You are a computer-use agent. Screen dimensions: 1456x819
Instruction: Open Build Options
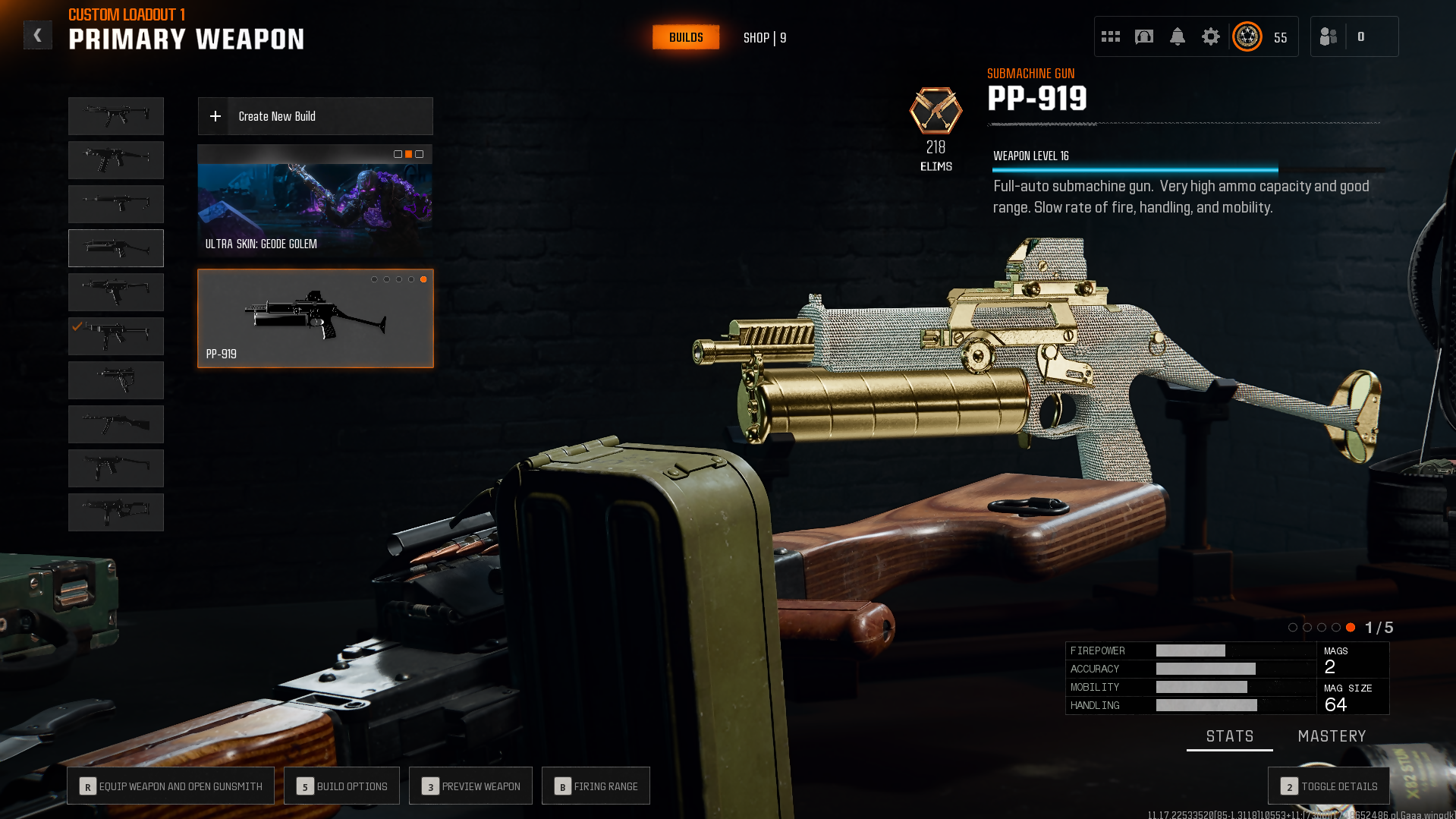[341, 786]
